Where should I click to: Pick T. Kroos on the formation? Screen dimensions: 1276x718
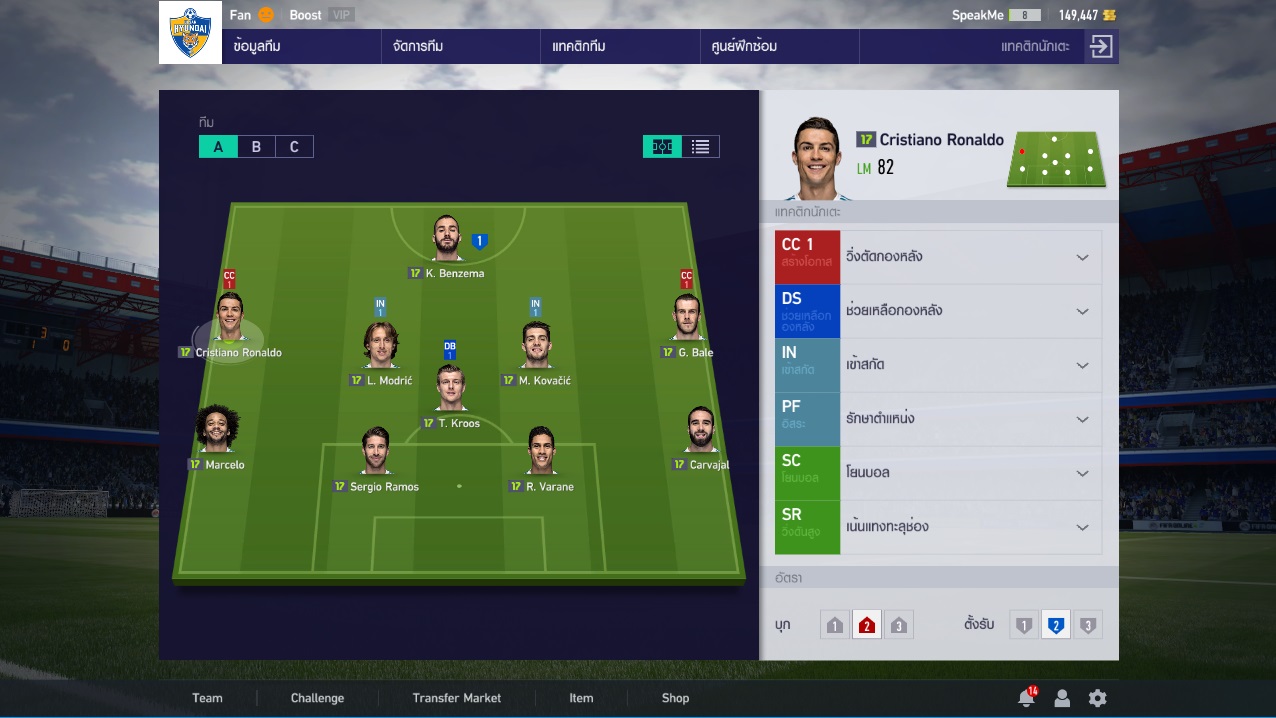click(451, 390)
